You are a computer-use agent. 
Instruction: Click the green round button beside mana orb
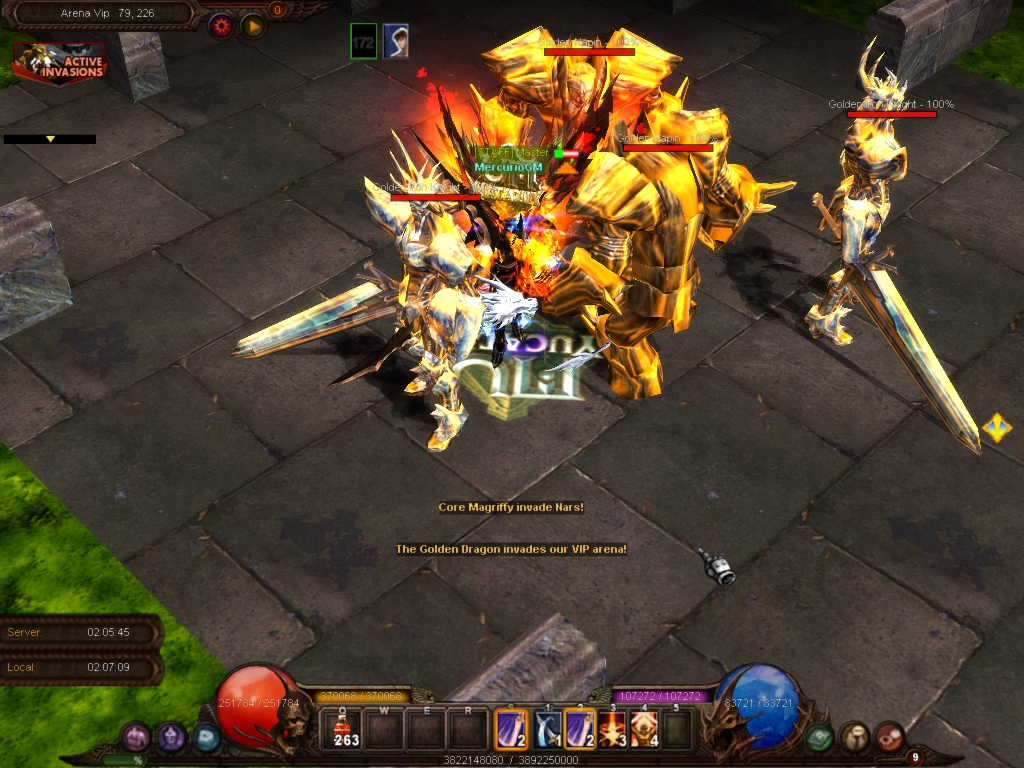[820, 737]
